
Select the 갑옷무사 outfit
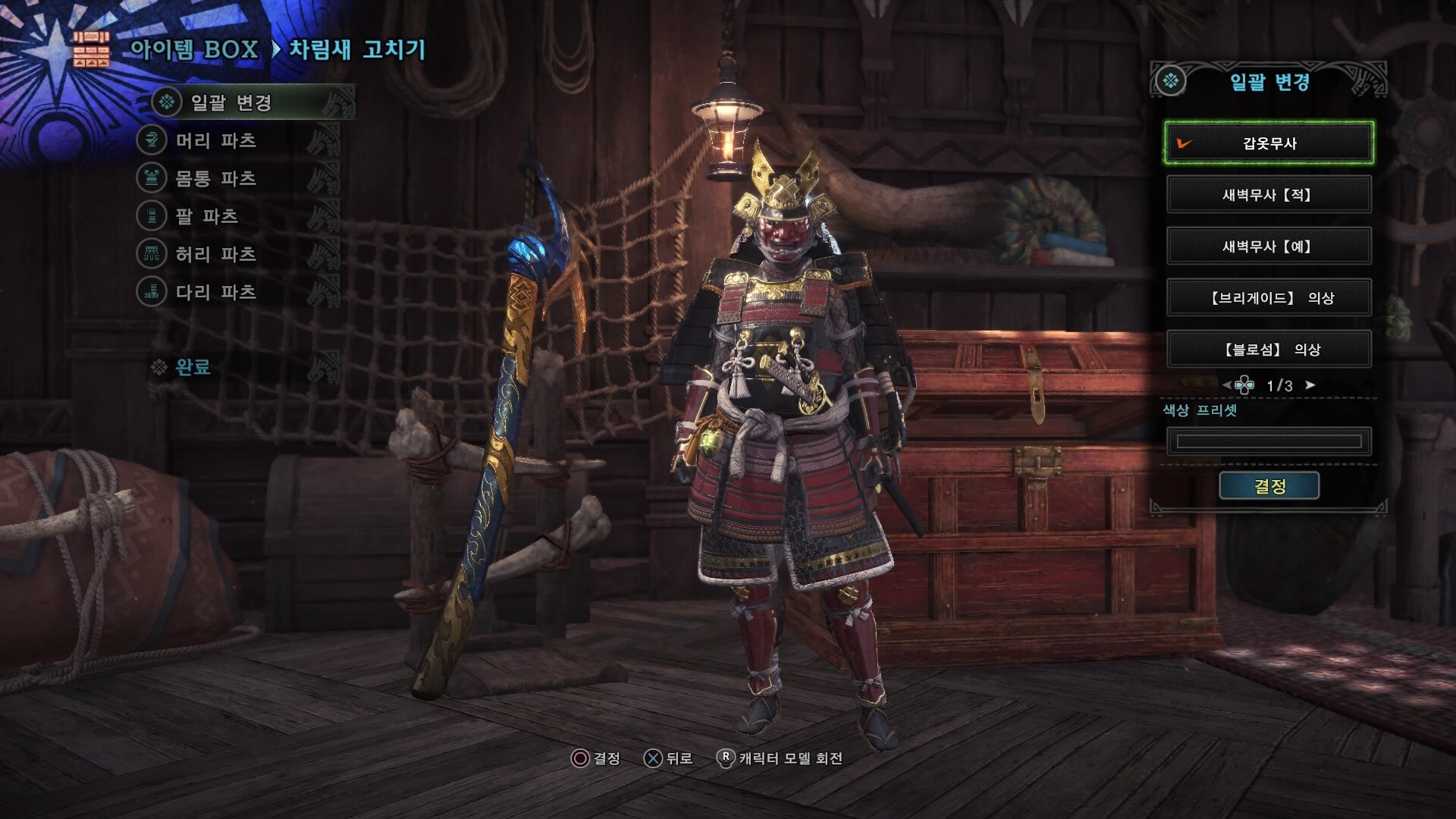(x=1269, y=143)
